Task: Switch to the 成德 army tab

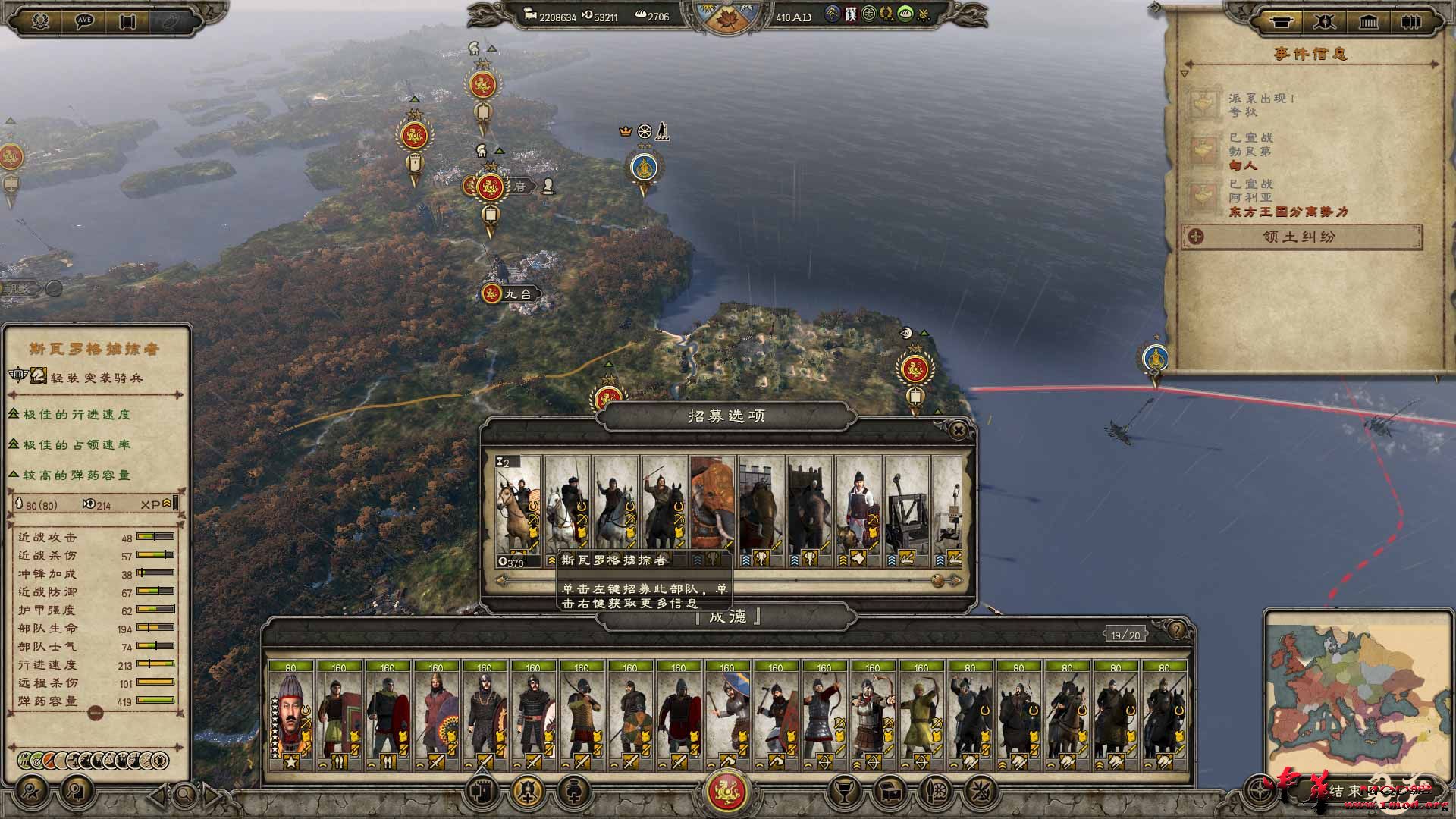Action: [x=727, y=617]
